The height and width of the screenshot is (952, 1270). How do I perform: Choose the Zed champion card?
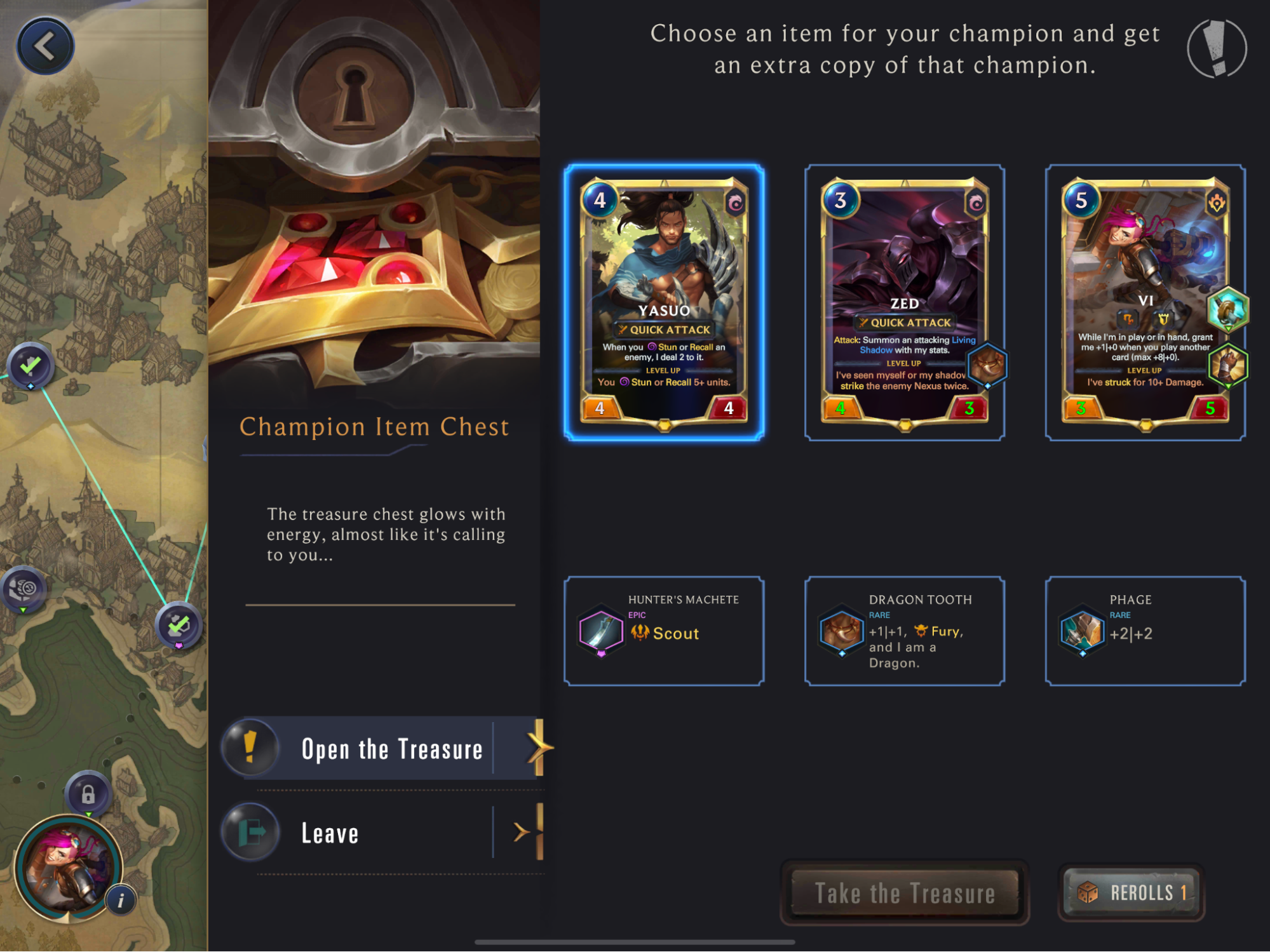[x=904, y=302]
